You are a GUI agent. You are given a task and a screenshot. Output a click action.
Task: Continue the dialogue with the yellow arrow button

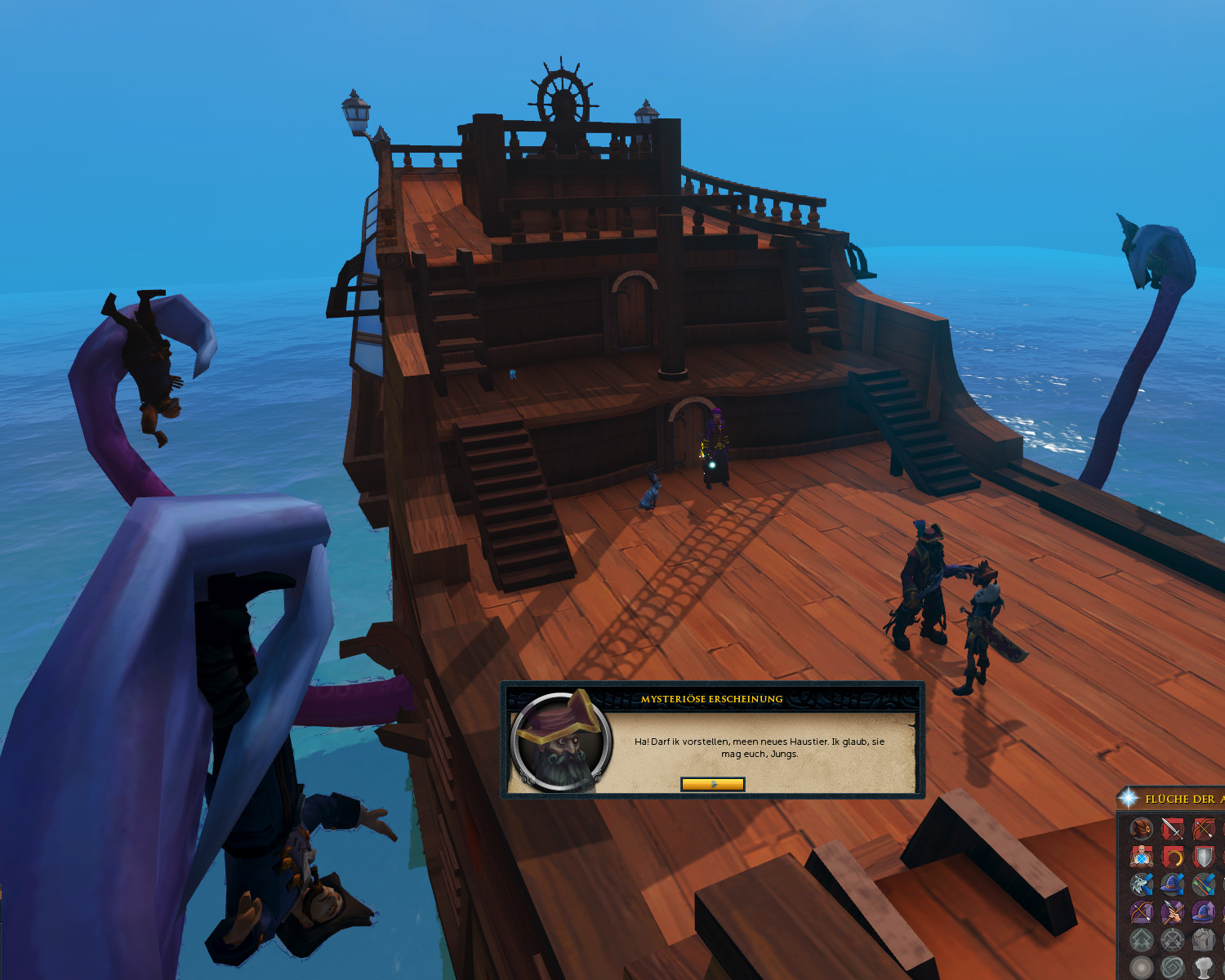point(712,784)
